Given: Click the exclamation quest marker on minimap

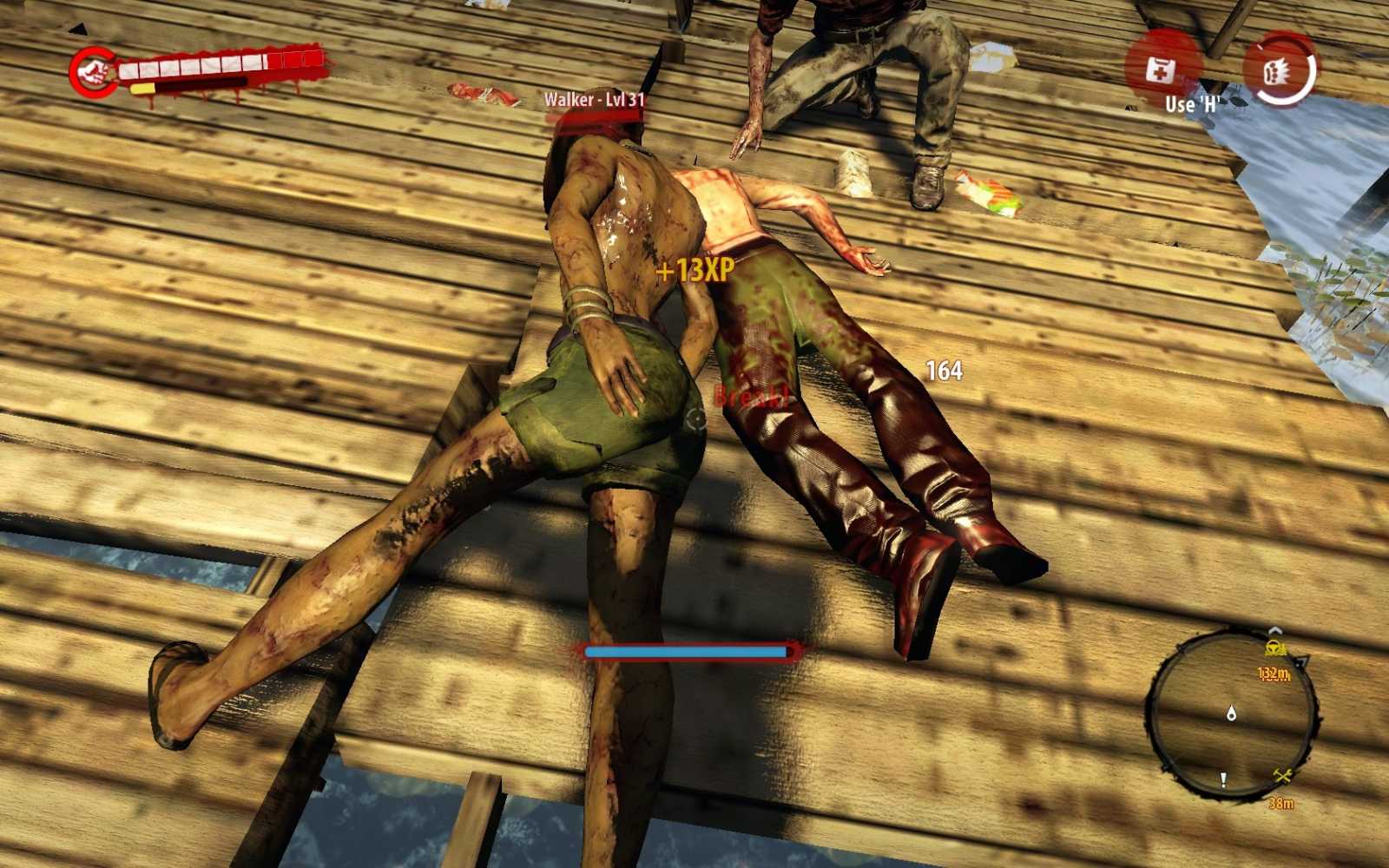Looking at the screenshot, I should coord(1223,779).
